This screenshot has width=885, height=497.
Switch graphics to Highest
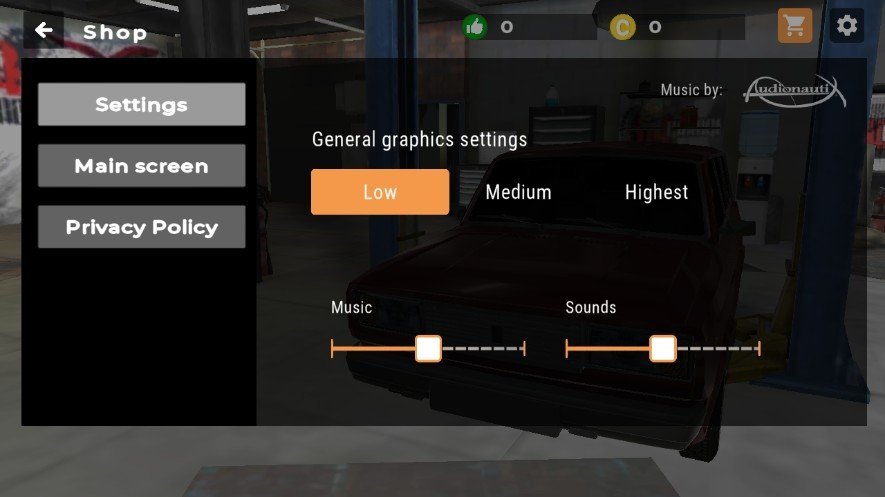point(656,192)
